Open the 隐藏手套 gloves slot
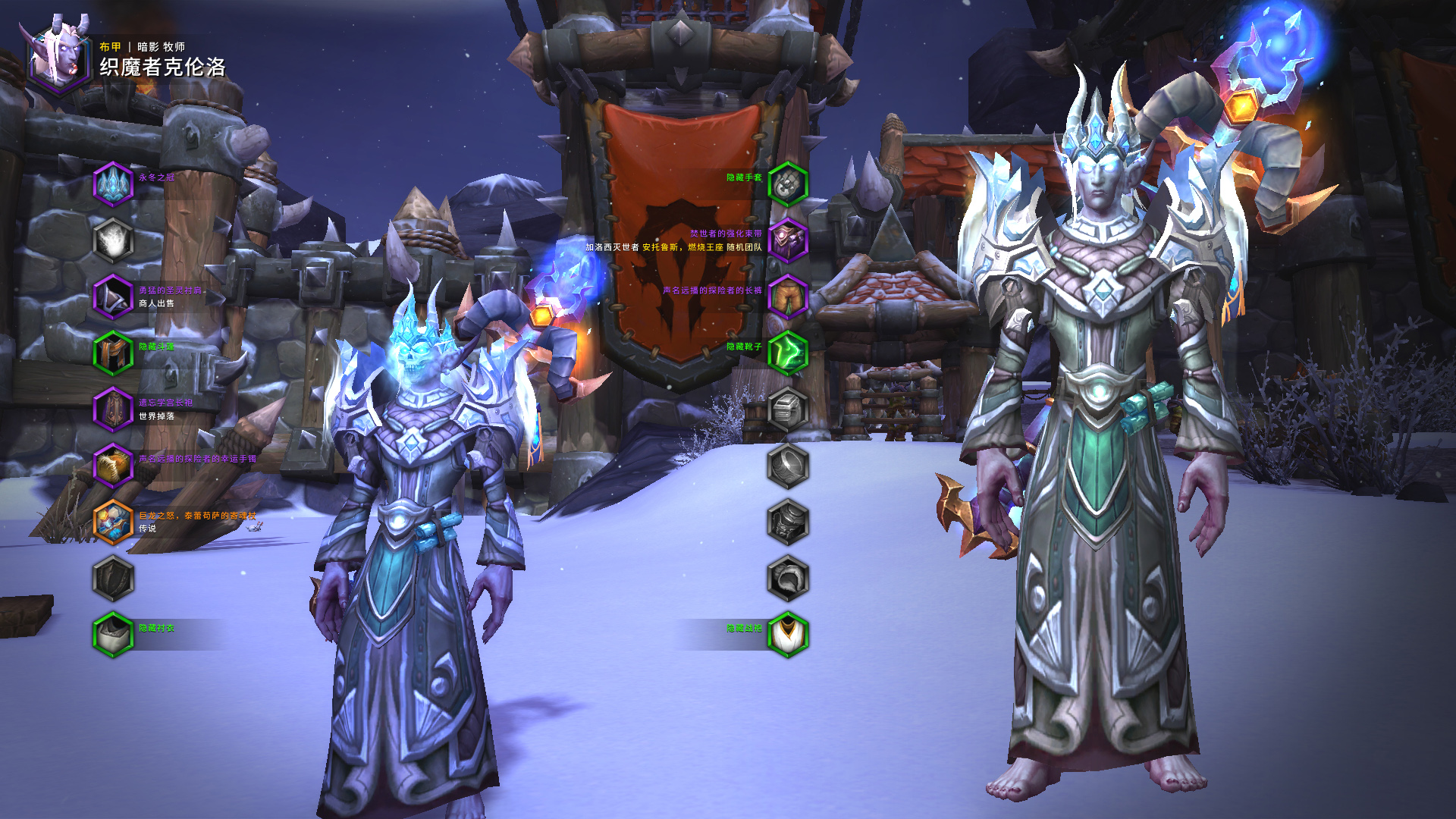Image resolution: width=1456 pixels, height=819 pixels. click(x=788, y=184)
